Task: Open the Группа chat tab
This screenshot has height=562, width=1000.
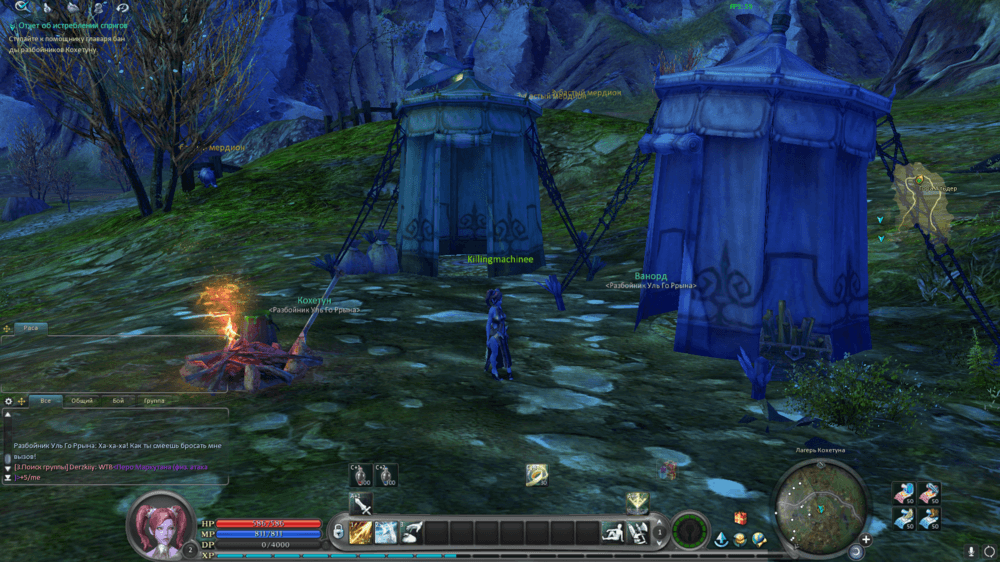Action: 154,400
